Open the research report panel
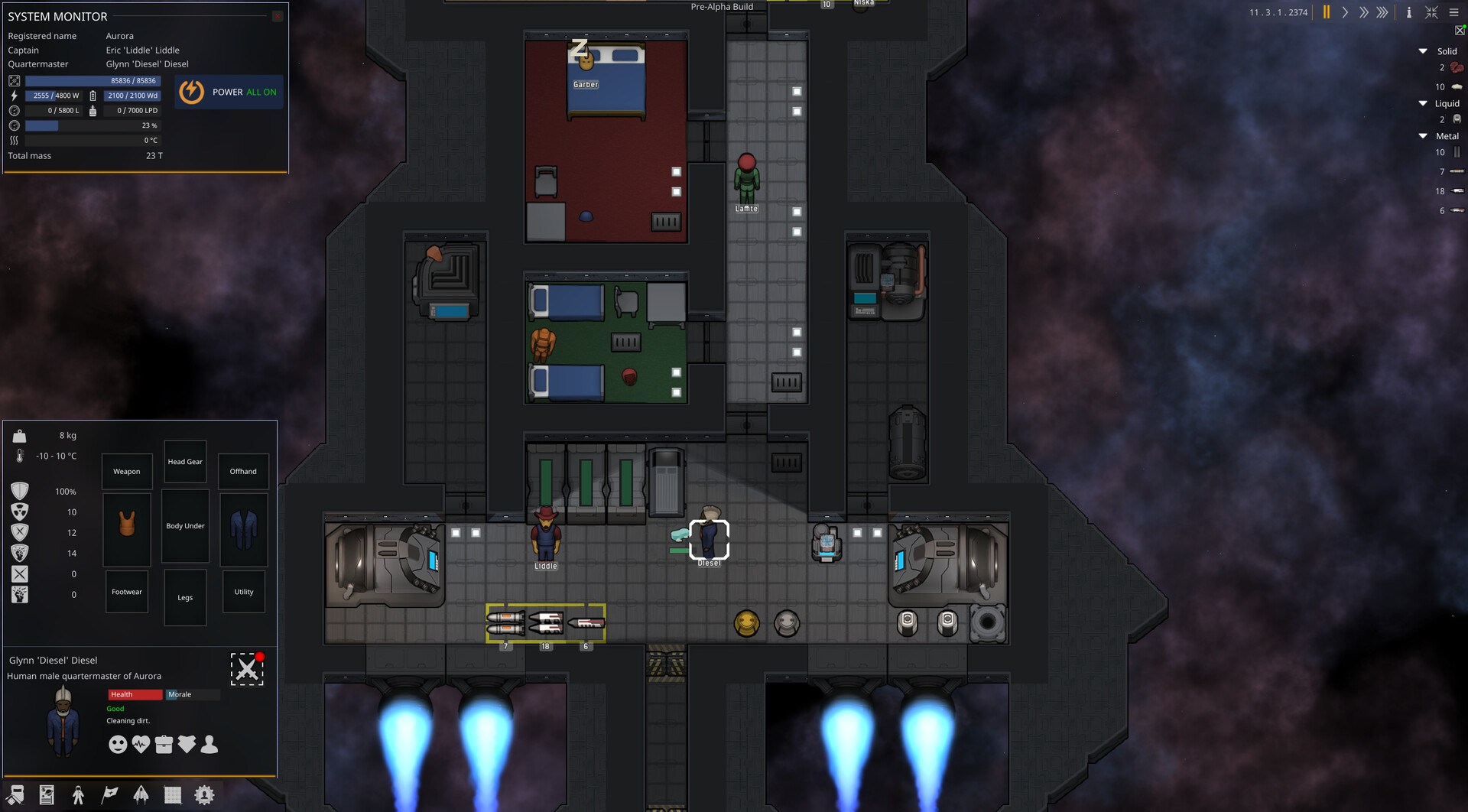 point(47,795)
